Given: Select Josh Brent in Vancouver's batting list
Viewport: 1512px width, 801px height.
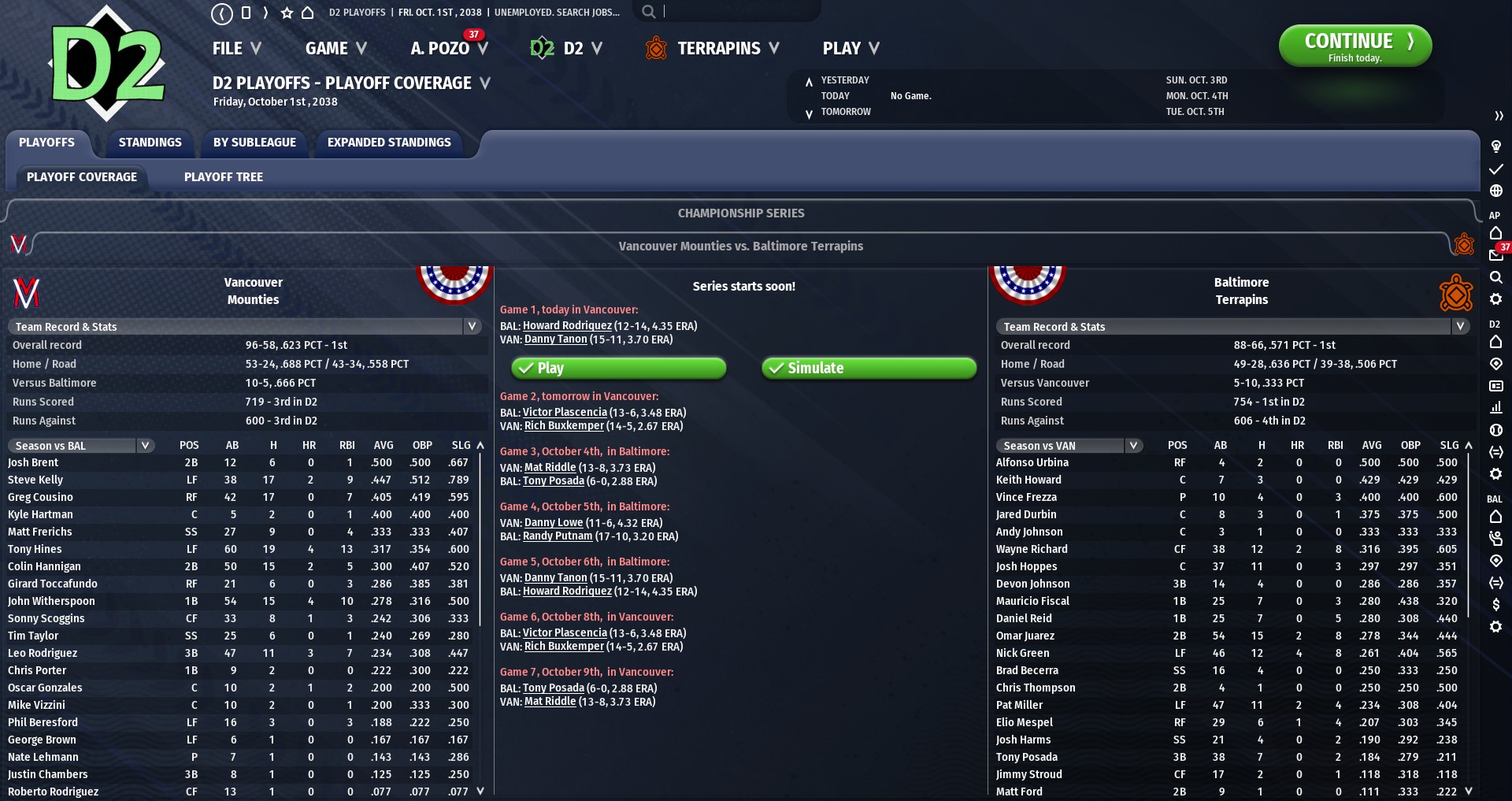Looking at the screenshot, I should coord(33,463).
